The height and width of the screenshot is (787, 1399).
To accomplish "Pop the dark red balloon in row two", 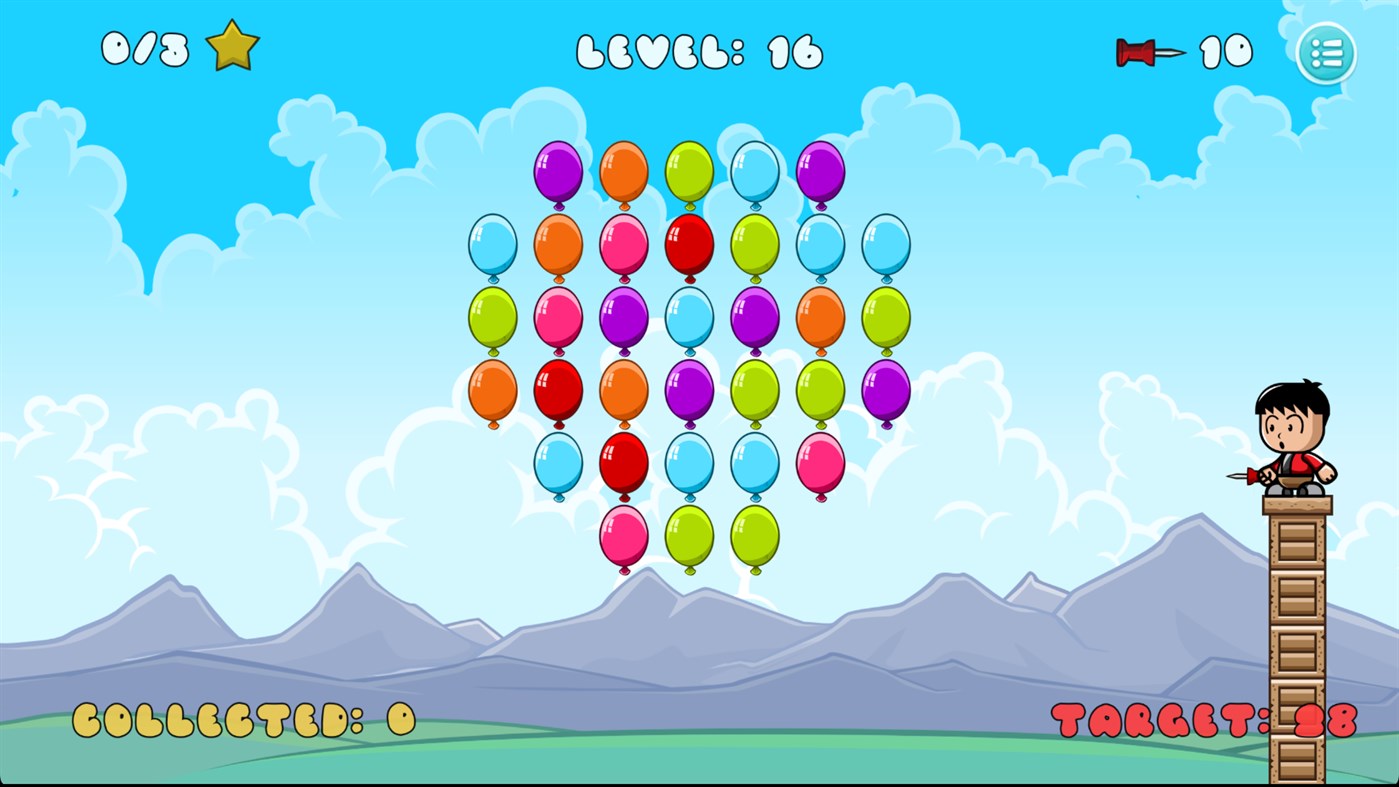I will (688, 242).
